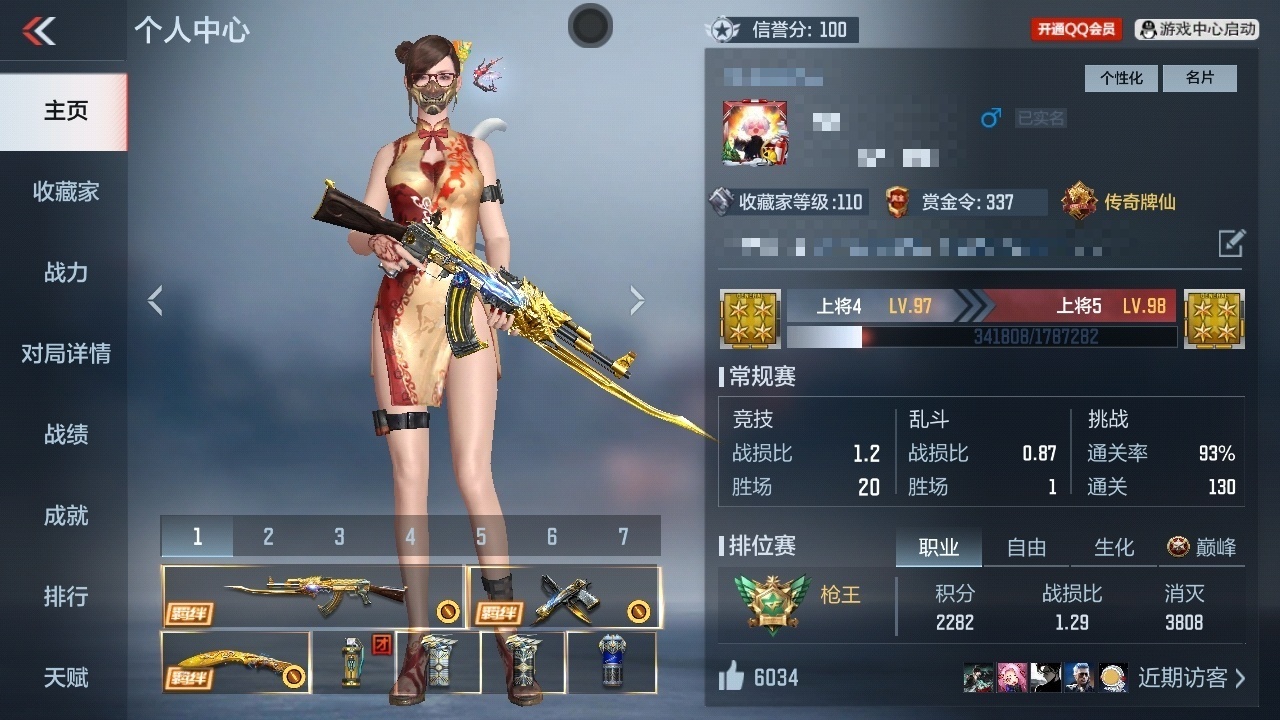Click the left arrow beside the character
The width and height of the screenshot is (1280, 720).
point(156,300)
